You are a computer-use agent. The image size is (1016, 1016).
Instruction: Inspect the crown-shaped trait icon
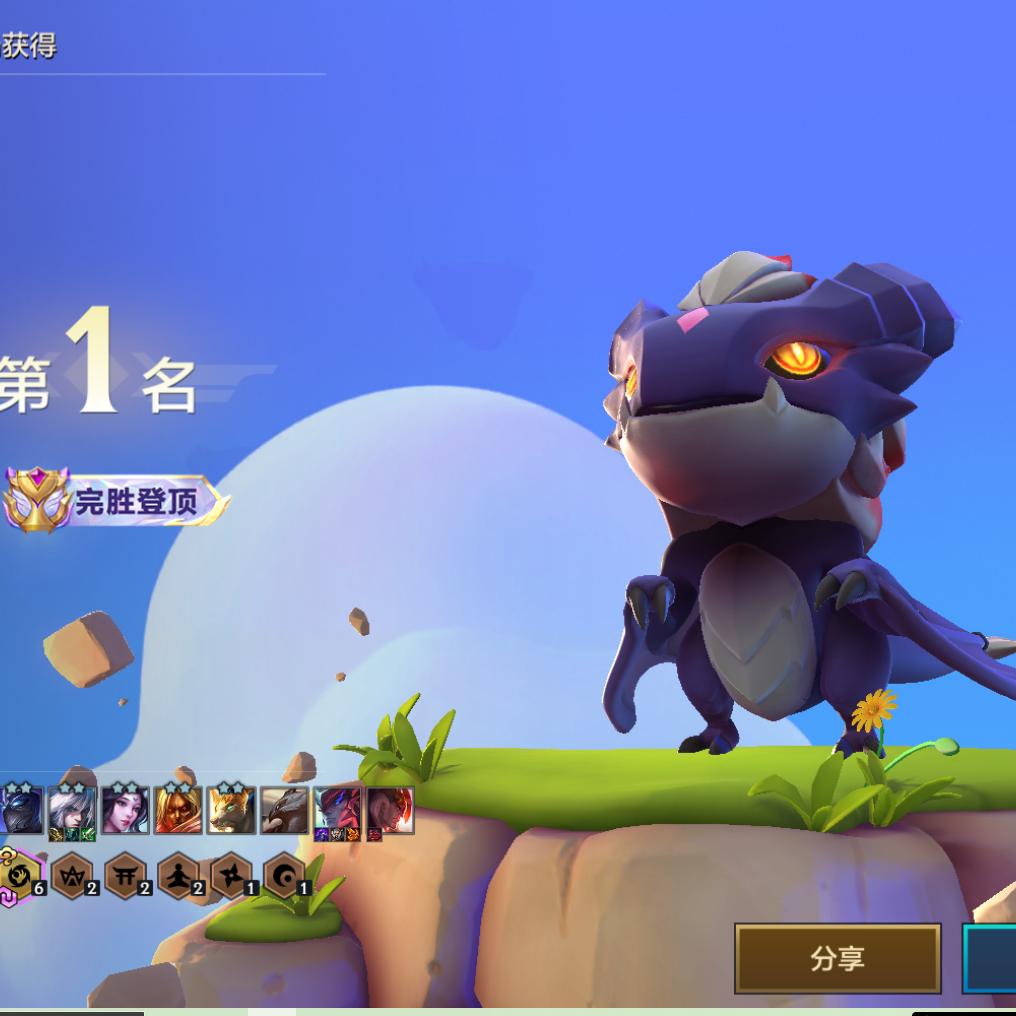[x=72, y=876]
